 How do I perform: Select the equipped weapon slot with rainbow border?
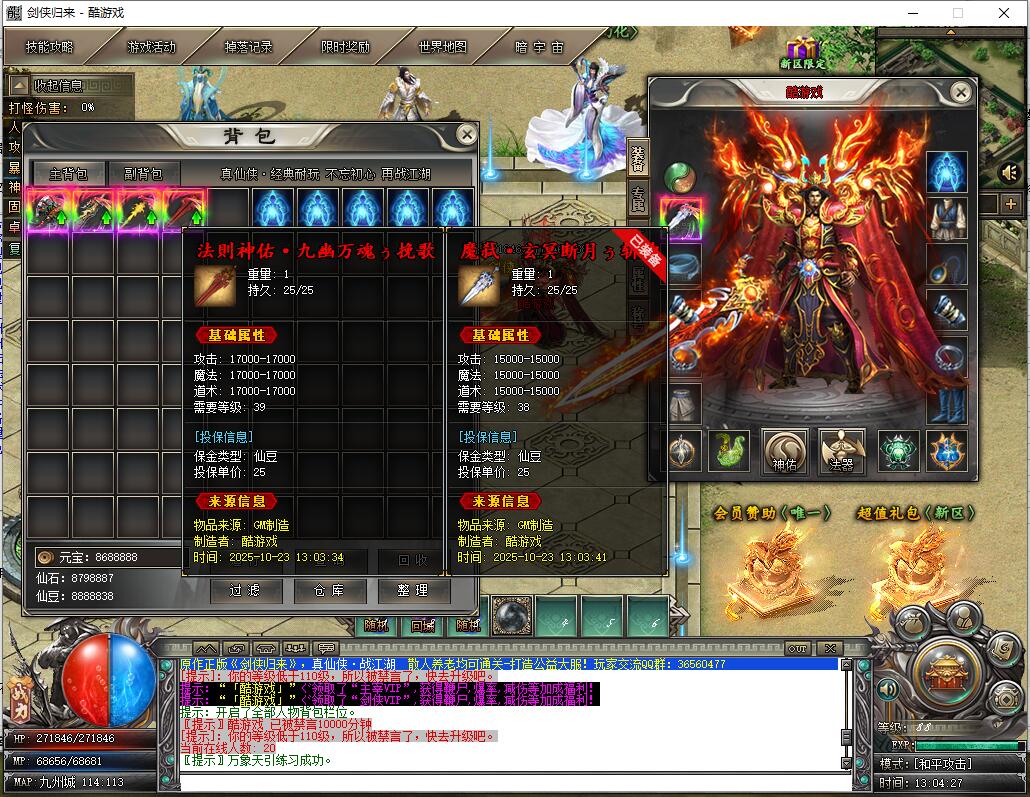coord(682,218)
